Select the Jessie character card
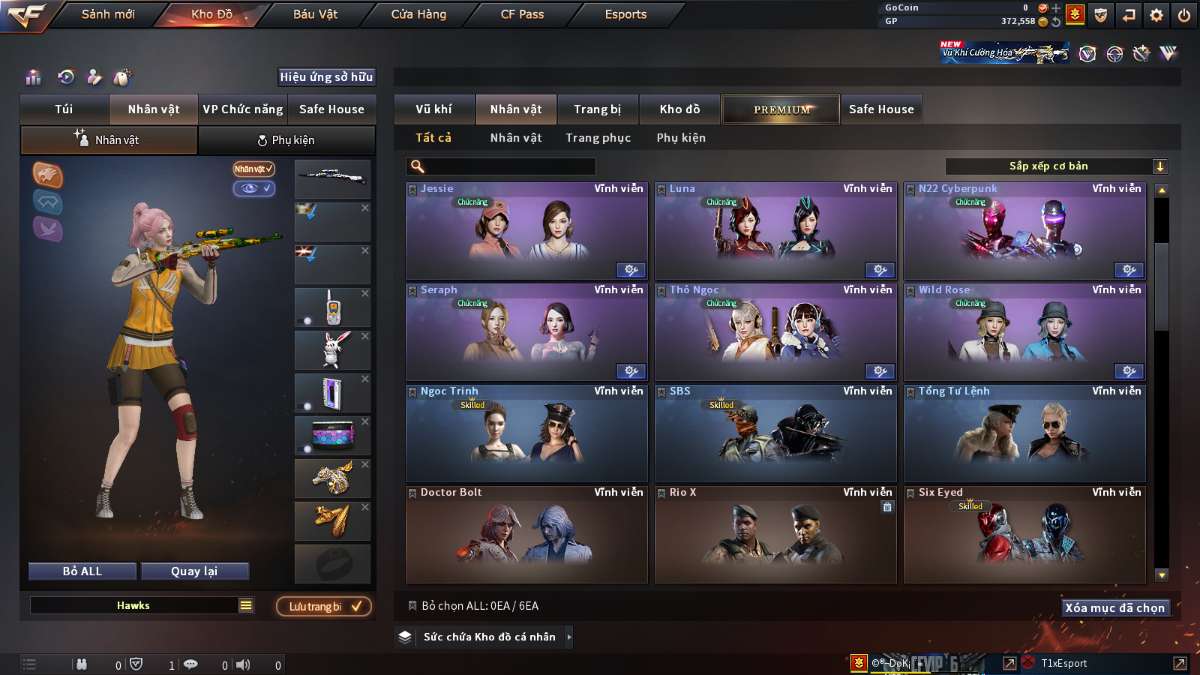The image size is (1200, 675). pos(526,231)
